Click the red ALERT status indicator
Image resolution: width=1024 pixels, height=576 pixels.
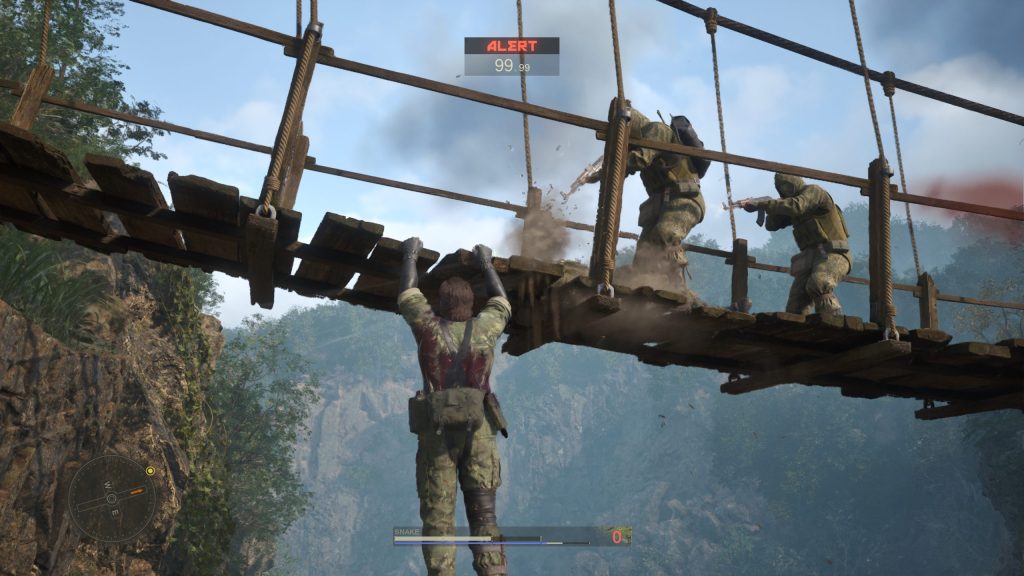click(x=511, y=45)
